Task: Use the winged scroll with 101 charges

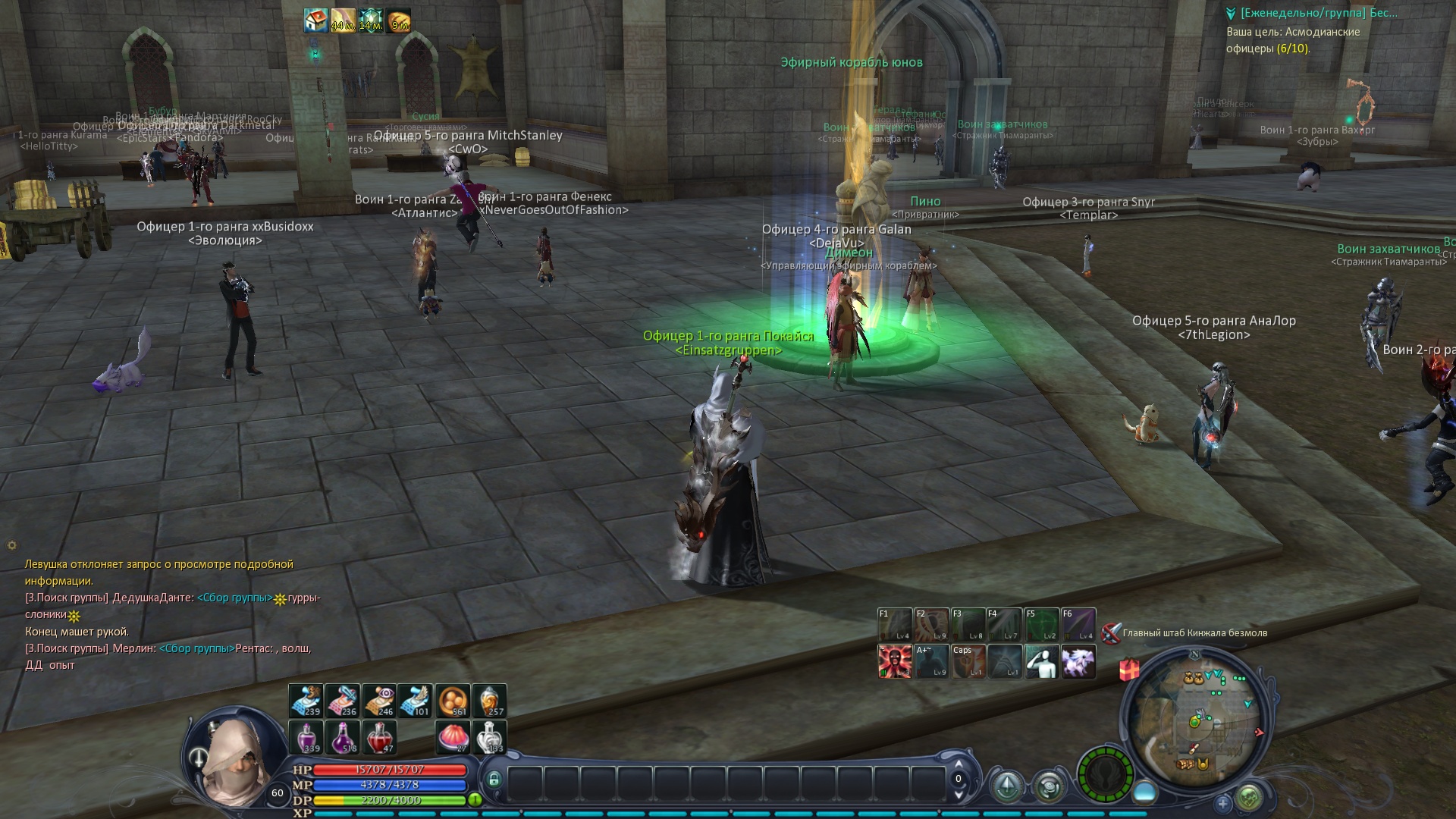Action: [x=415, y=701]
